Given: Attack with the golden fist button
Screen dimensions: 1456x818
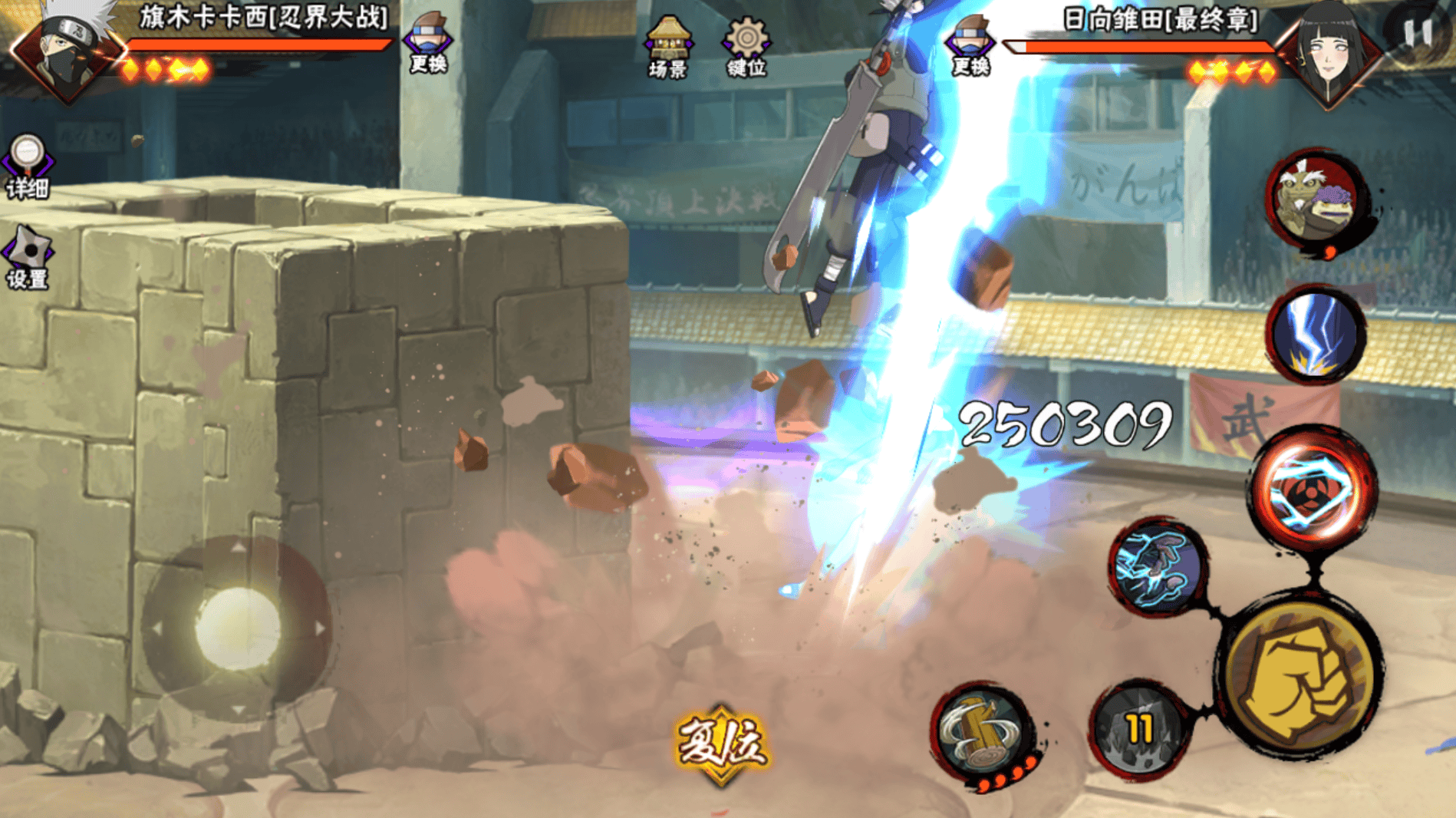Looking at the screenshot, I should (1300, 675).
